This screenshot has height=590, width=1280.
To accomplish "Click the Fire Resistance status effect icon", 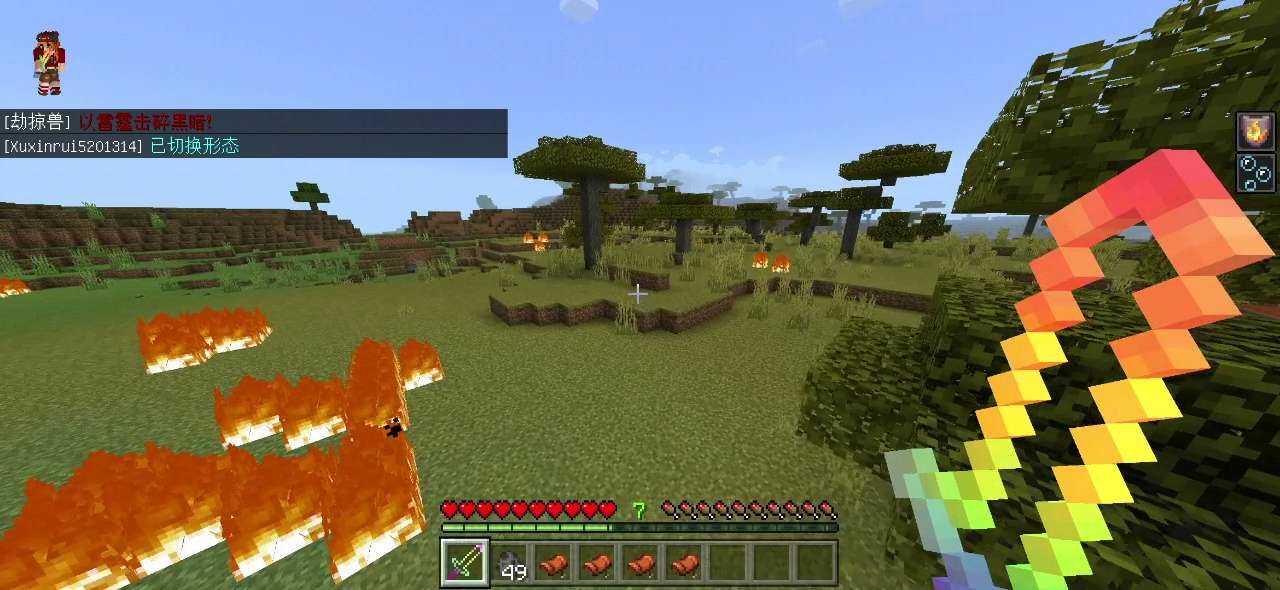I will click(x=1255, y=131).
